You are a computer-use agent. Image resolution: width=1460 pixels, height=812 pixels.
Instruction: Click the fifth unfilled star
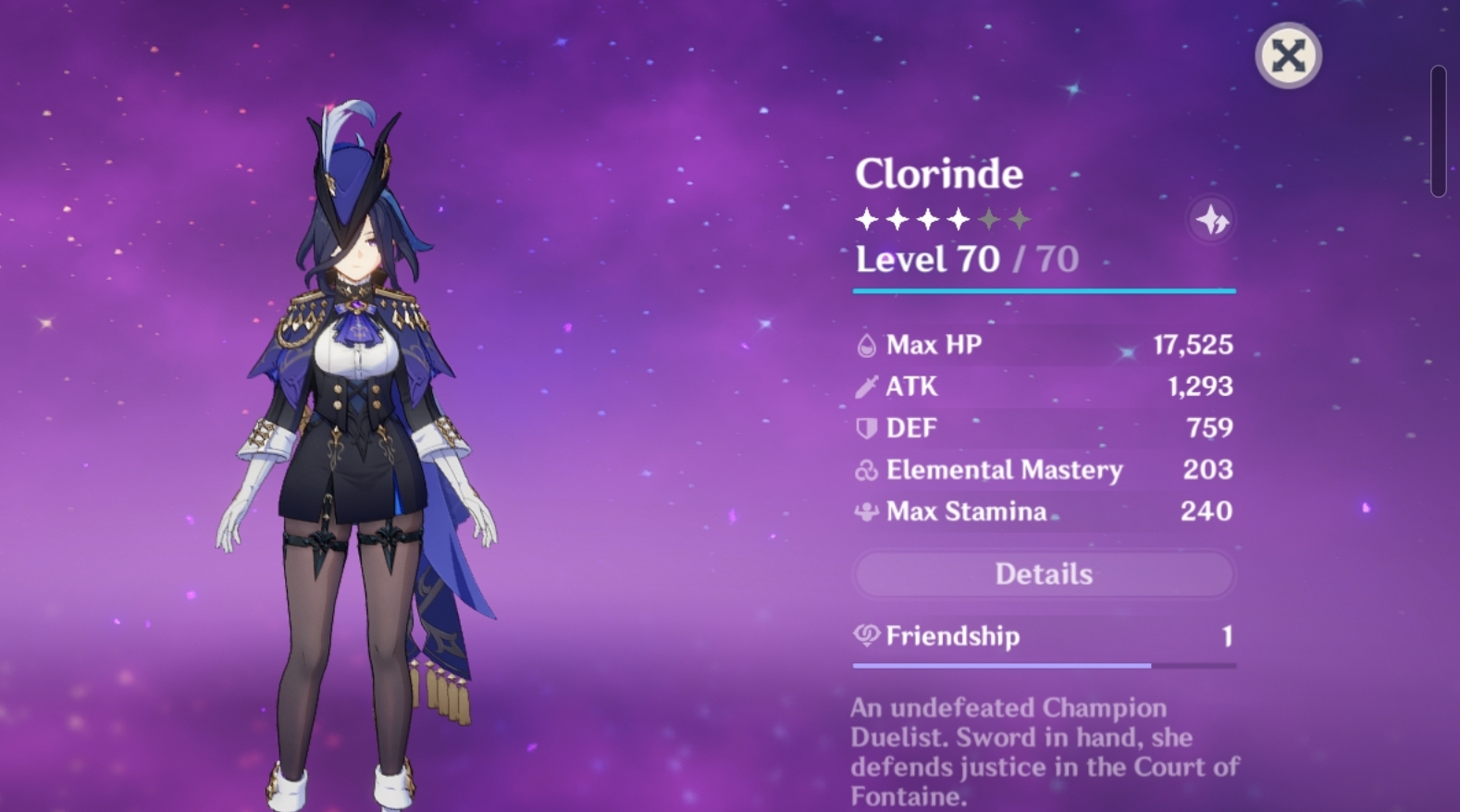pos(990,219)
